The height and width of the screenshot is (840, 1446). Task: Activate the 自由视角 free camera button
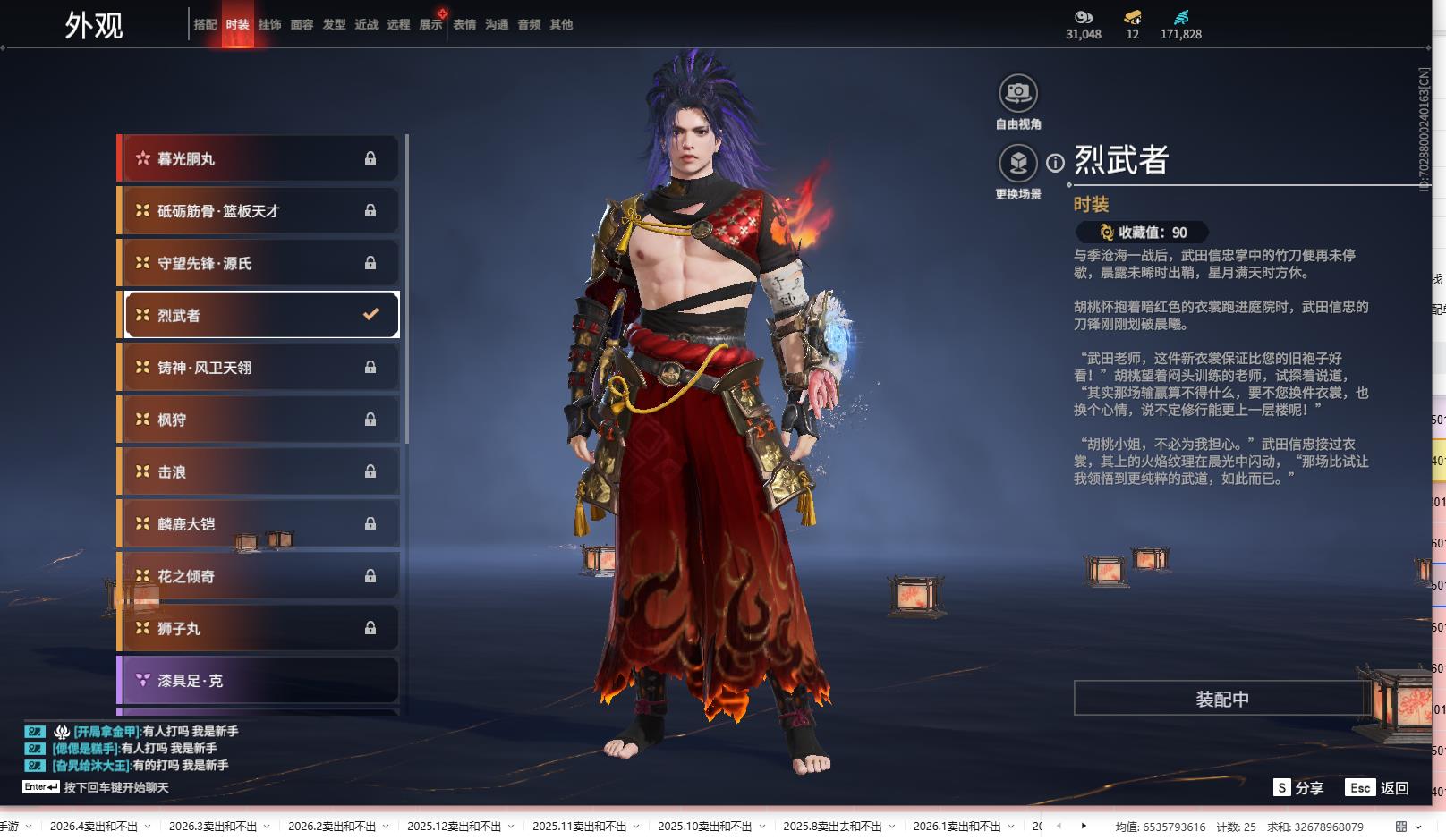click(1018, 93)
